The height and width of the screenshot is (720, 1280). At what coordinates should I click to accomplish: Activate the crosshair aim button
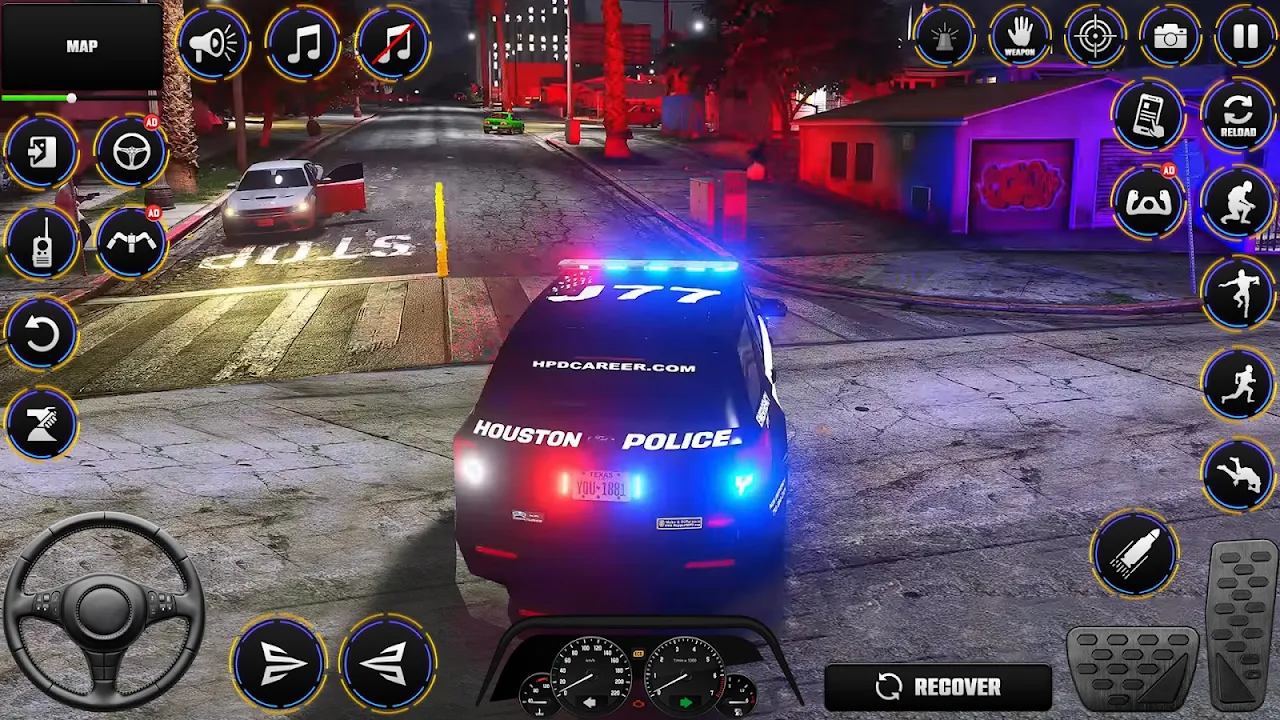(1095, 37)
